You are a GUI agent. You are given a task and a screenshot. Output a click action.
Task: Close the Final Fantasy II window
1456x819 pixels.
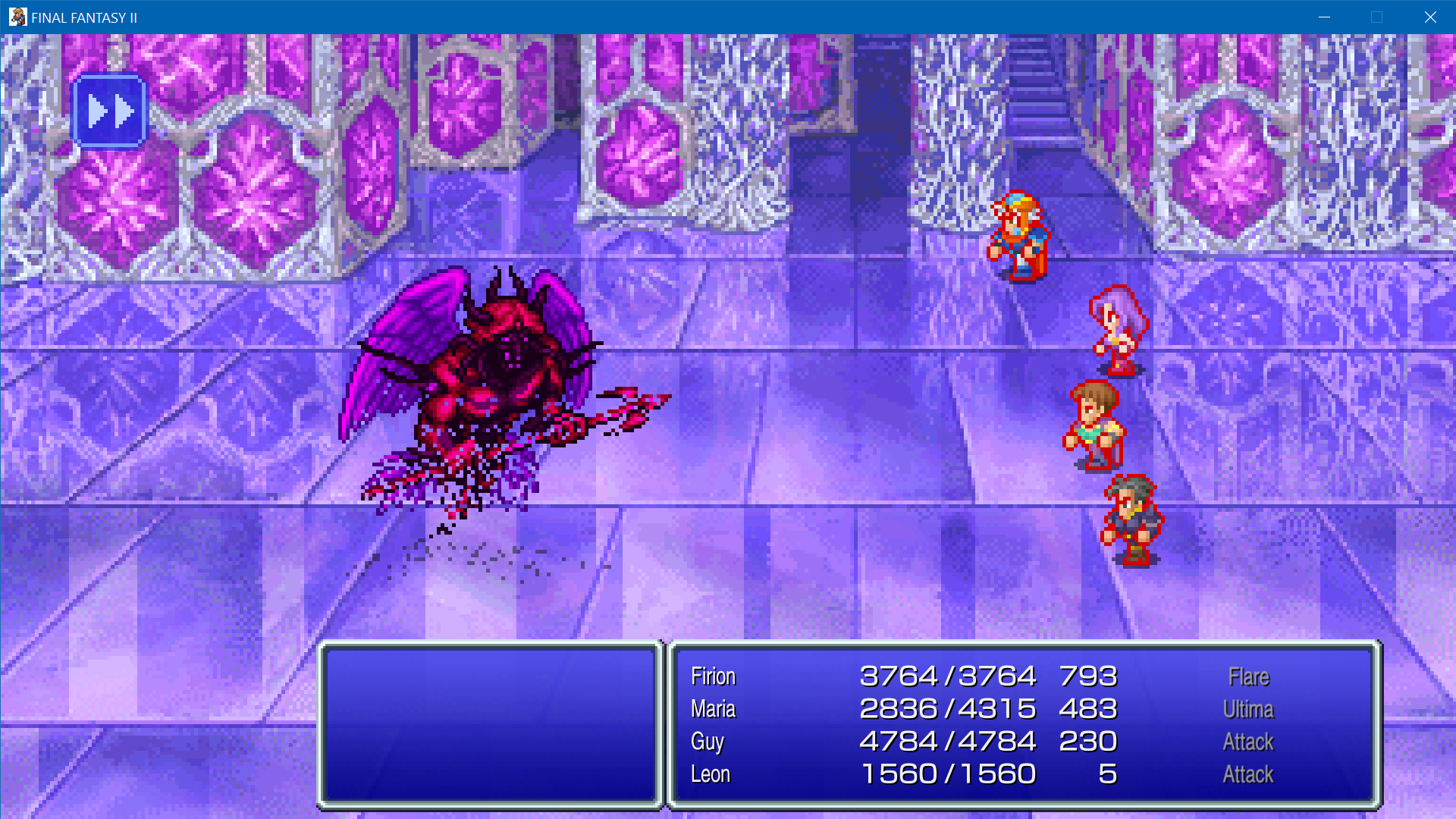pos(1429,17)
